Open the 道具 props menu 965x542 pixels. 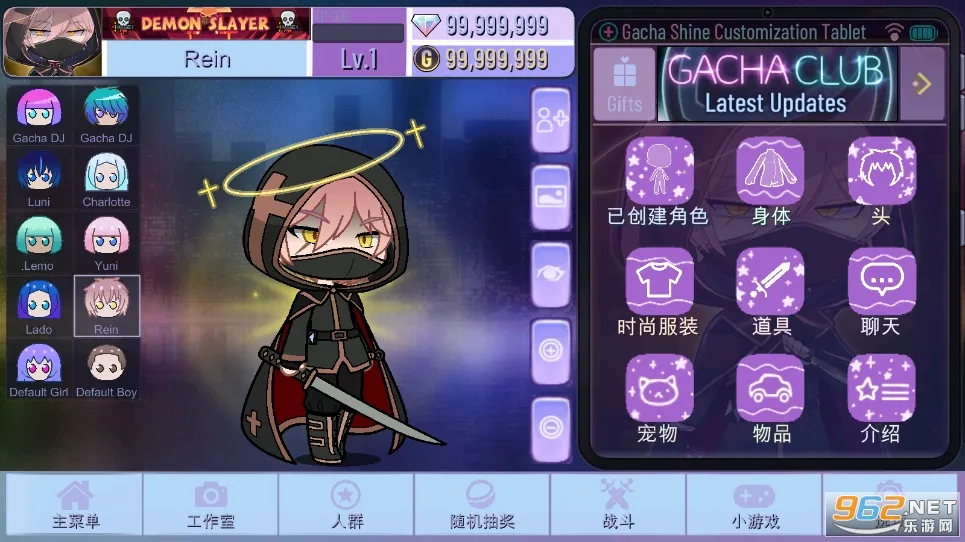pos(770,290)
